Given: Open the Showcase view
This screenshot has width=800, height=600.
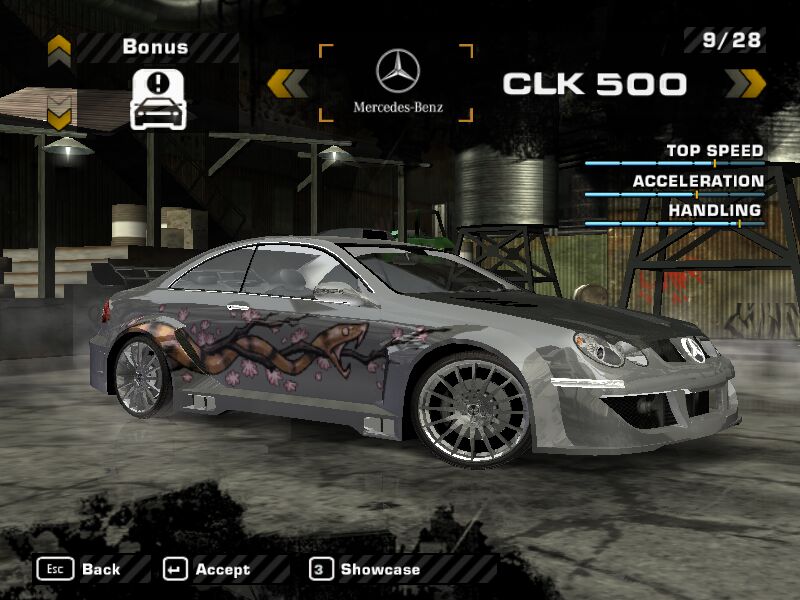Looking at the screenshot, I should [x=365, y=569].
